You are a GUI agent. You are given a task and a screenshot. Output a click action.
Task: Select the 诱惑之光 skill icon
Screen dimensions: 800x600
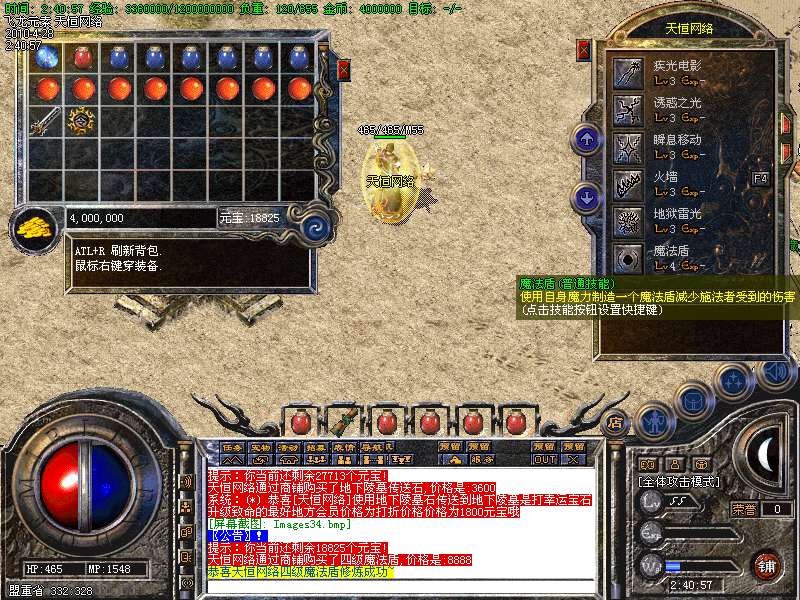point(628,108)
